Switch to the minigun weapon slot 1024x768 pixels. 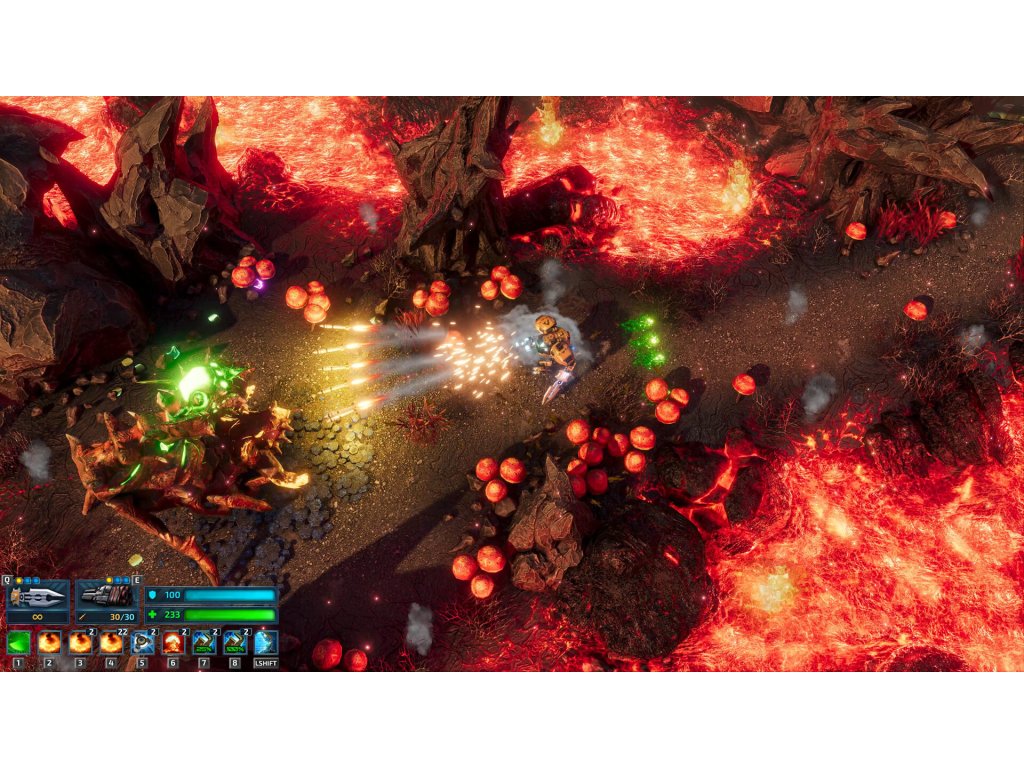107,597
